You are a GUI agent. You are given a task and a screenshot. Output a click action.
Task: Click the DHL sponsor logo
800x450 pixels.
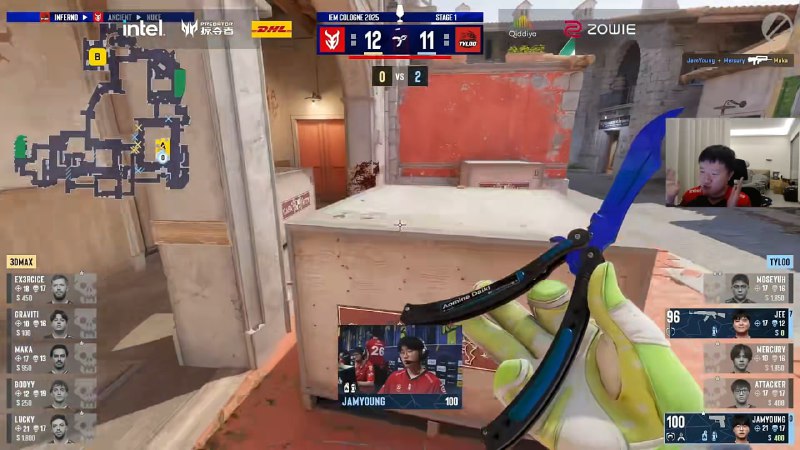tap(271, 29)
